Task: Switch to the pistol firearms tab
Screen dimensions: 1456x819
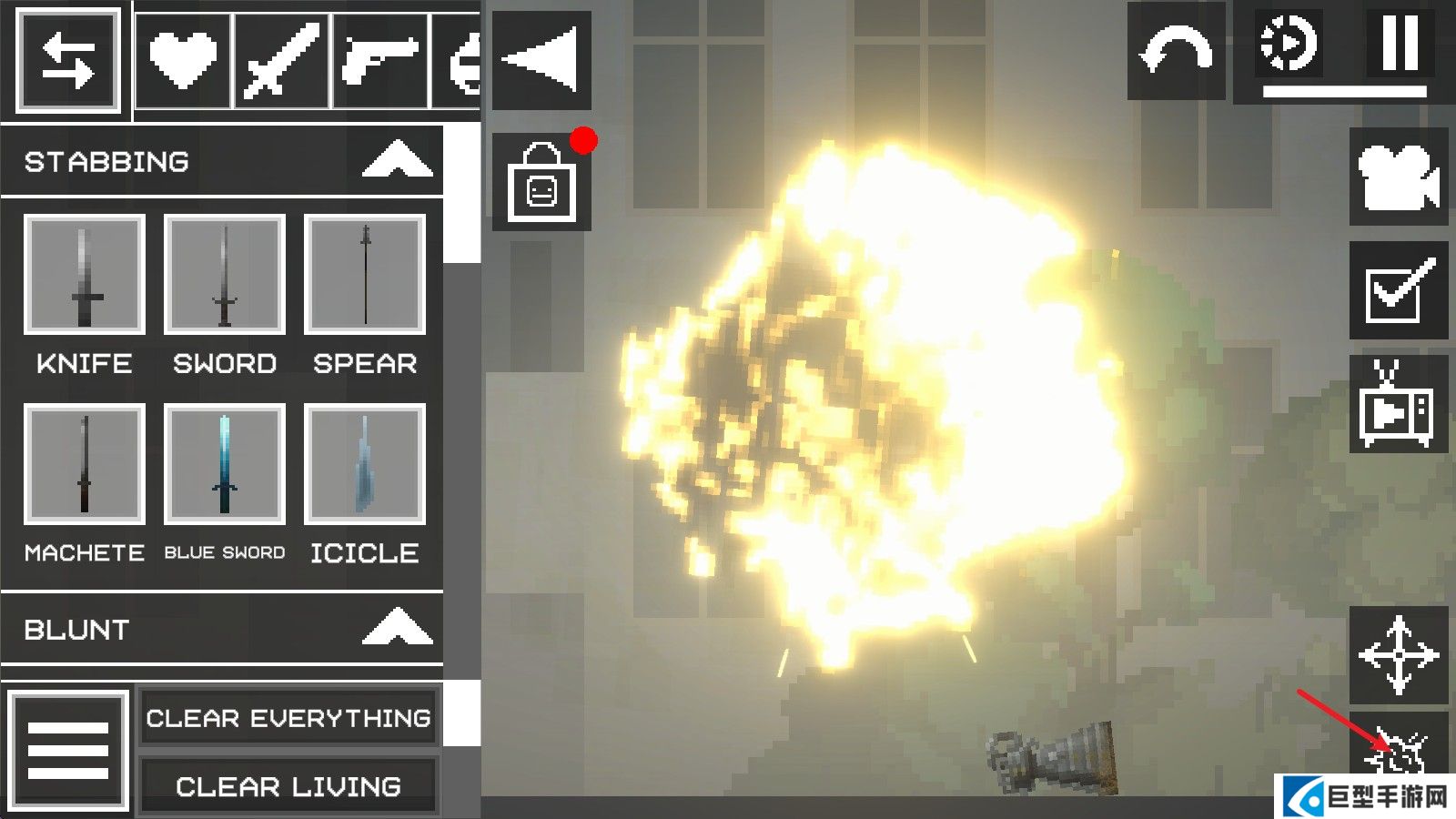Action: (x=380, y=61)
